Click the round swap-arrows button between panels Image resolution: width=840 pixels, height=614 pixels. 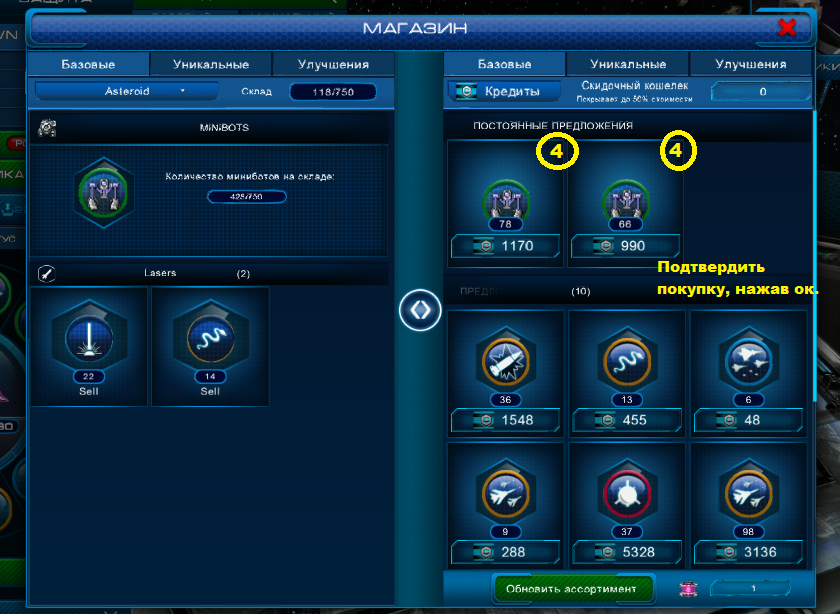pyautogui.click(x=420, y=311)
